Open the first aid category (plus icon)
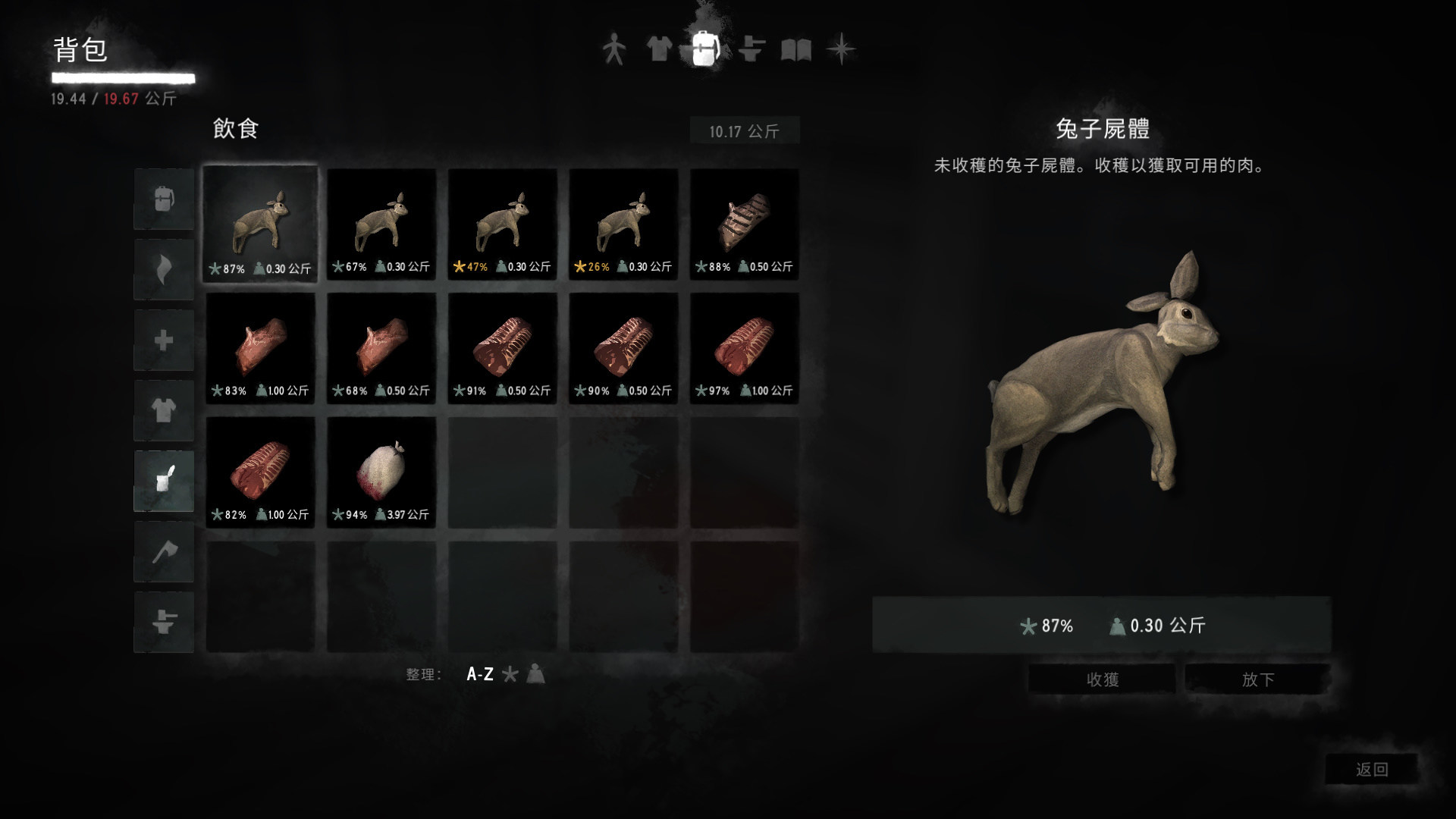1456x819 pixels. coord(163,340)
